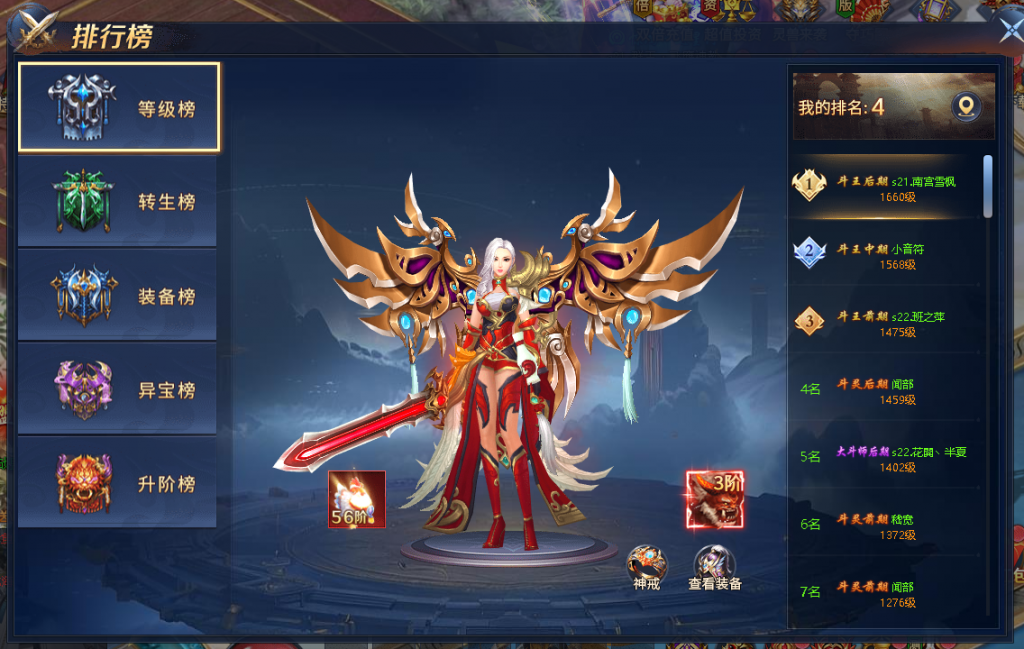Switch to the 升阶榜 tab
The image size is (1024, 649).
118,484
